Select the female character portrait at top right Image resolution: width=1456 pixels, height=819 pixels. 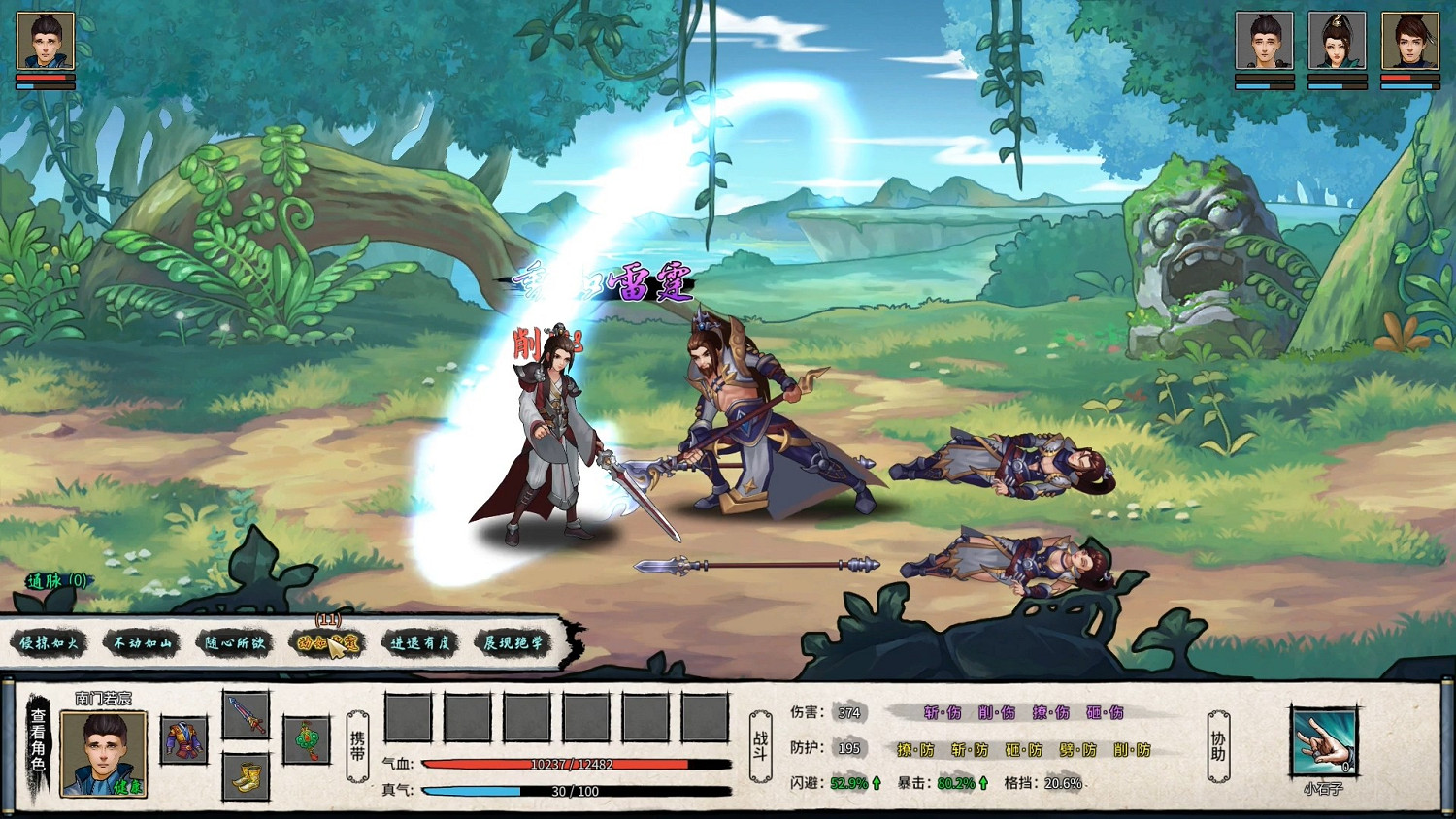tap(1339, 42)
